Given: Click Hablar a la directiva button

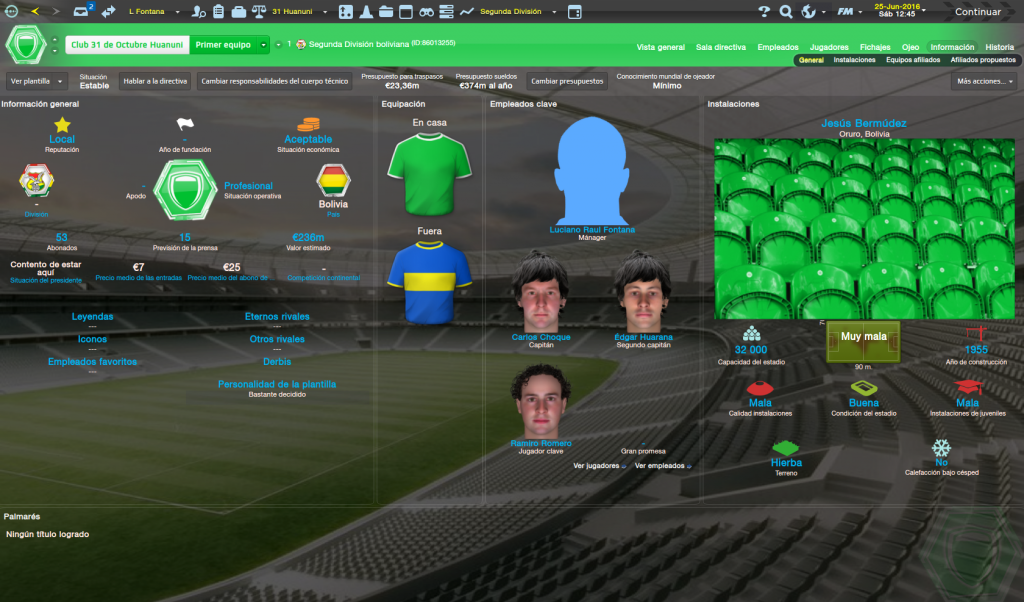Looking at the screenshot, I should pyautogui.click(x=153, y=81).
